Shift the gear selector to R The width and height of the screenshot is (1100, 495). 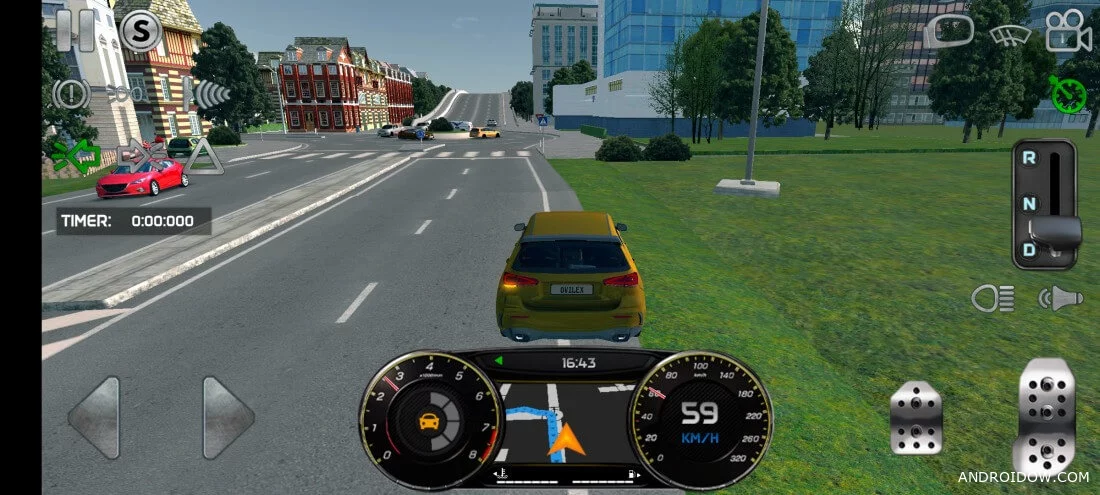[1029, 158]
